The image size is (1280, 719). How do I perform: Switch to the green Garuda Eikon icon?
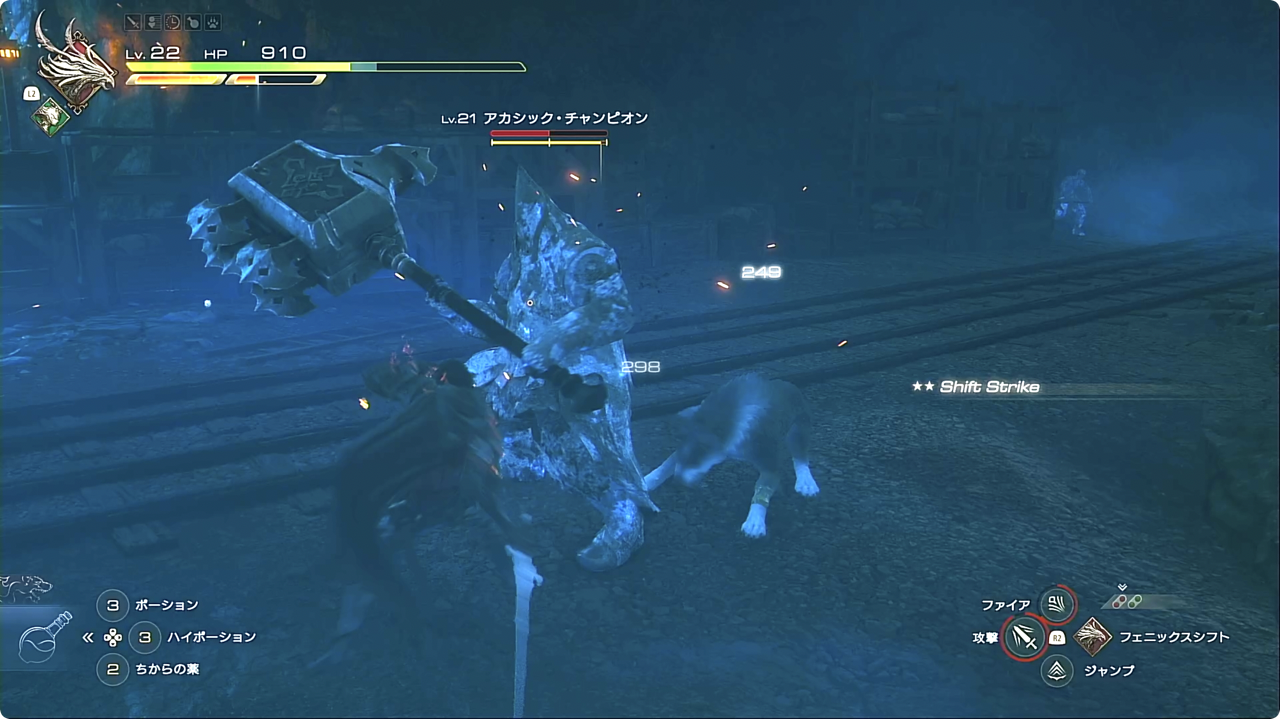coord(50,117)
